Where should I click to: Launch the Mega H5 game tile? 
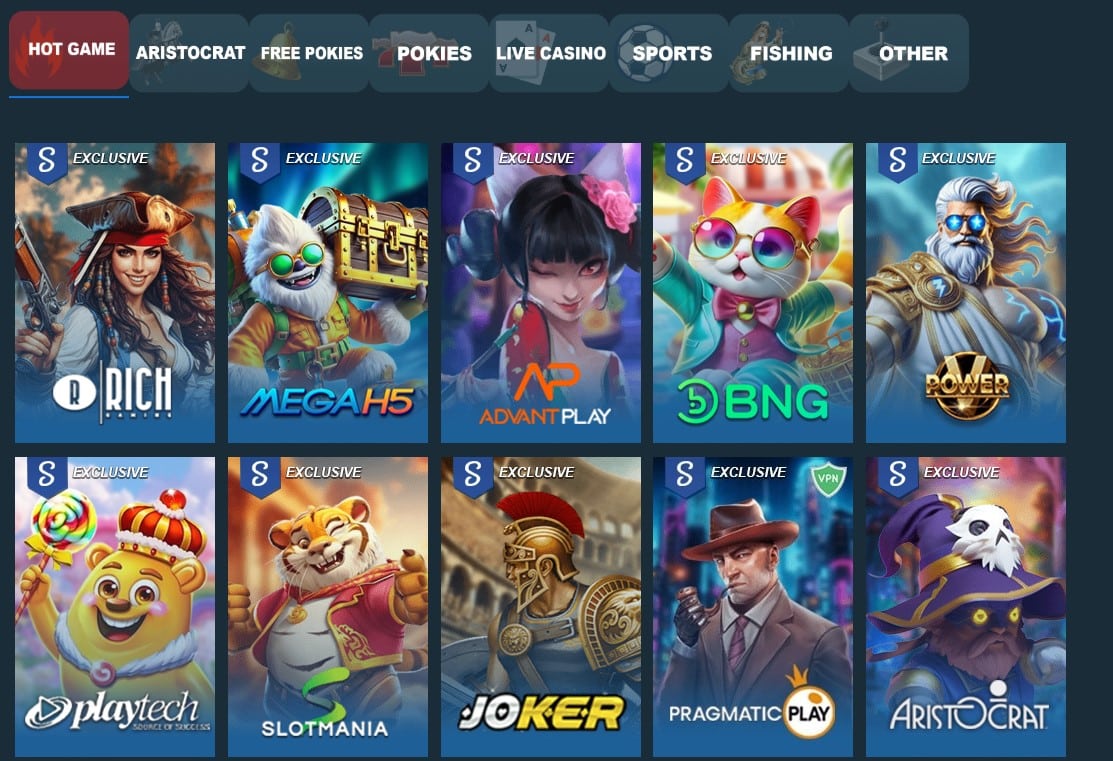pyautogui.click(x=328, y=292)
